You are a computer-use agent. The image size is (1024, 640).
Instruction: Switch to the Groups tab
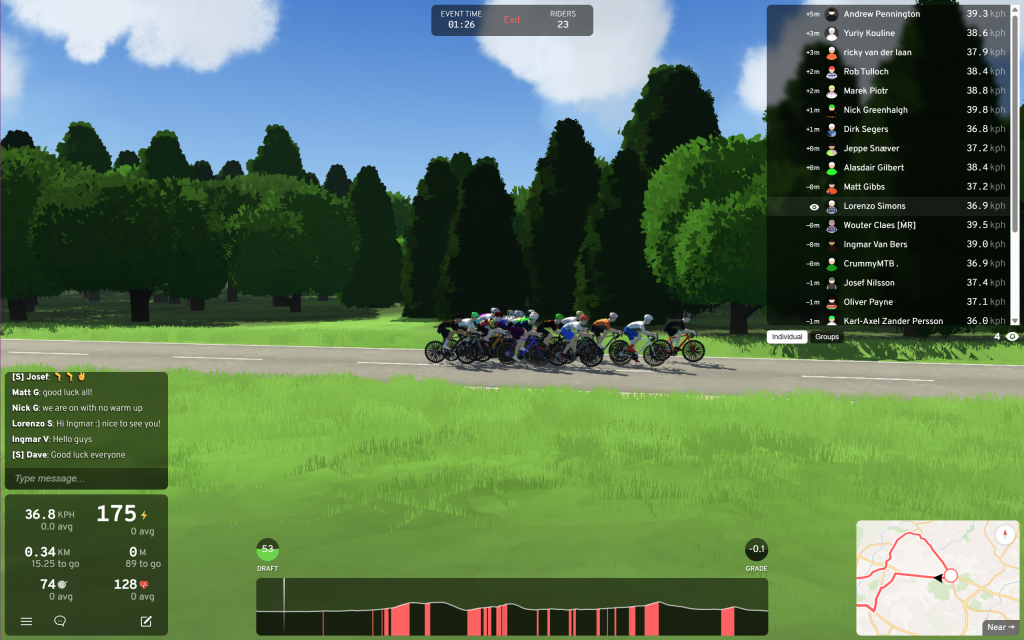tap(827, 337)
